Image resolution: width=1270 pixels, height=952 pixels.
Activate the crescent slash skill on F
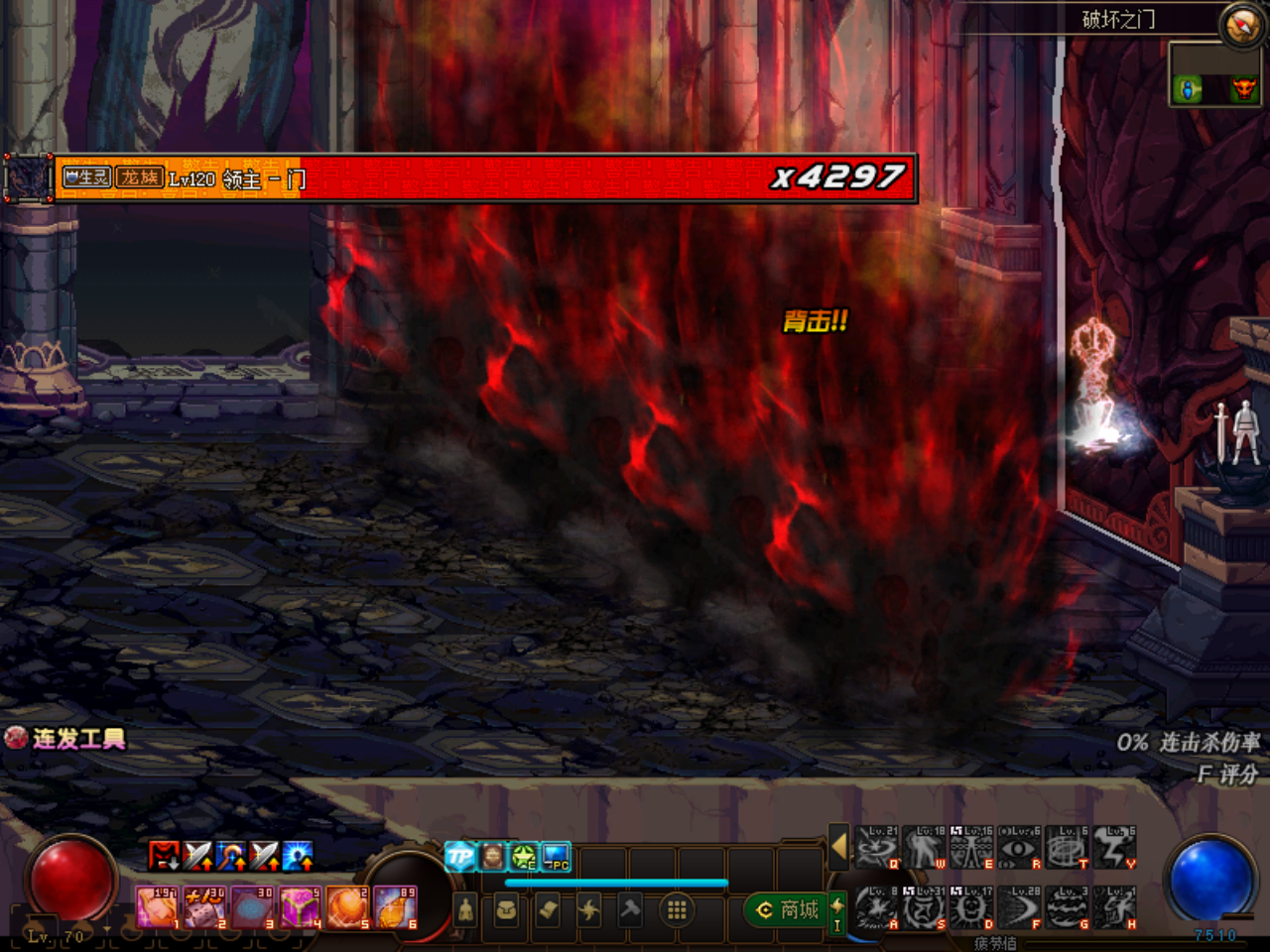pyautogui.click(x=1020, y=908)
